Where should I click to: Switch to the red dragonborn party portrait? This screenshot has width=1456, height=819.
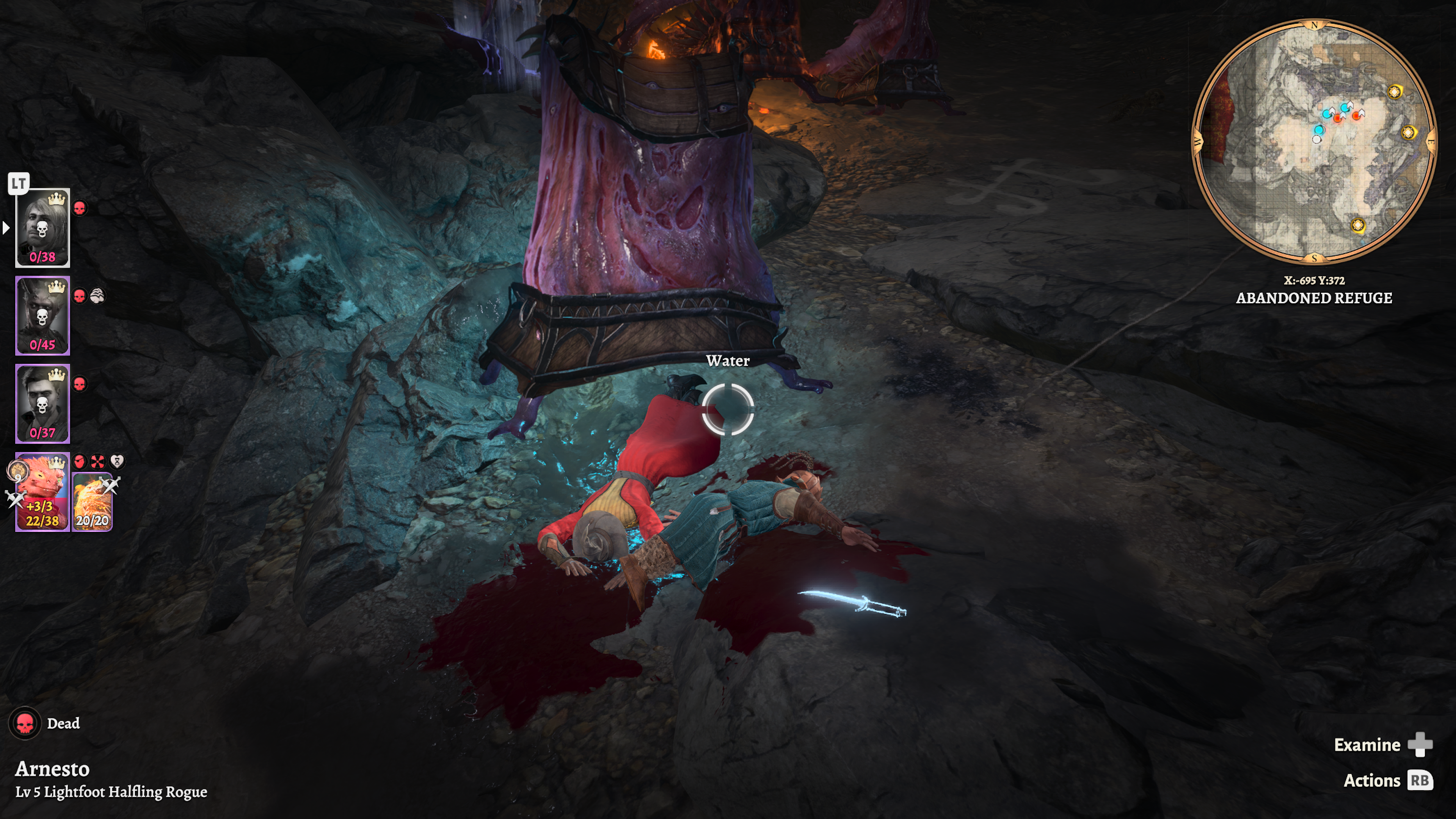[x=42, y=492]
